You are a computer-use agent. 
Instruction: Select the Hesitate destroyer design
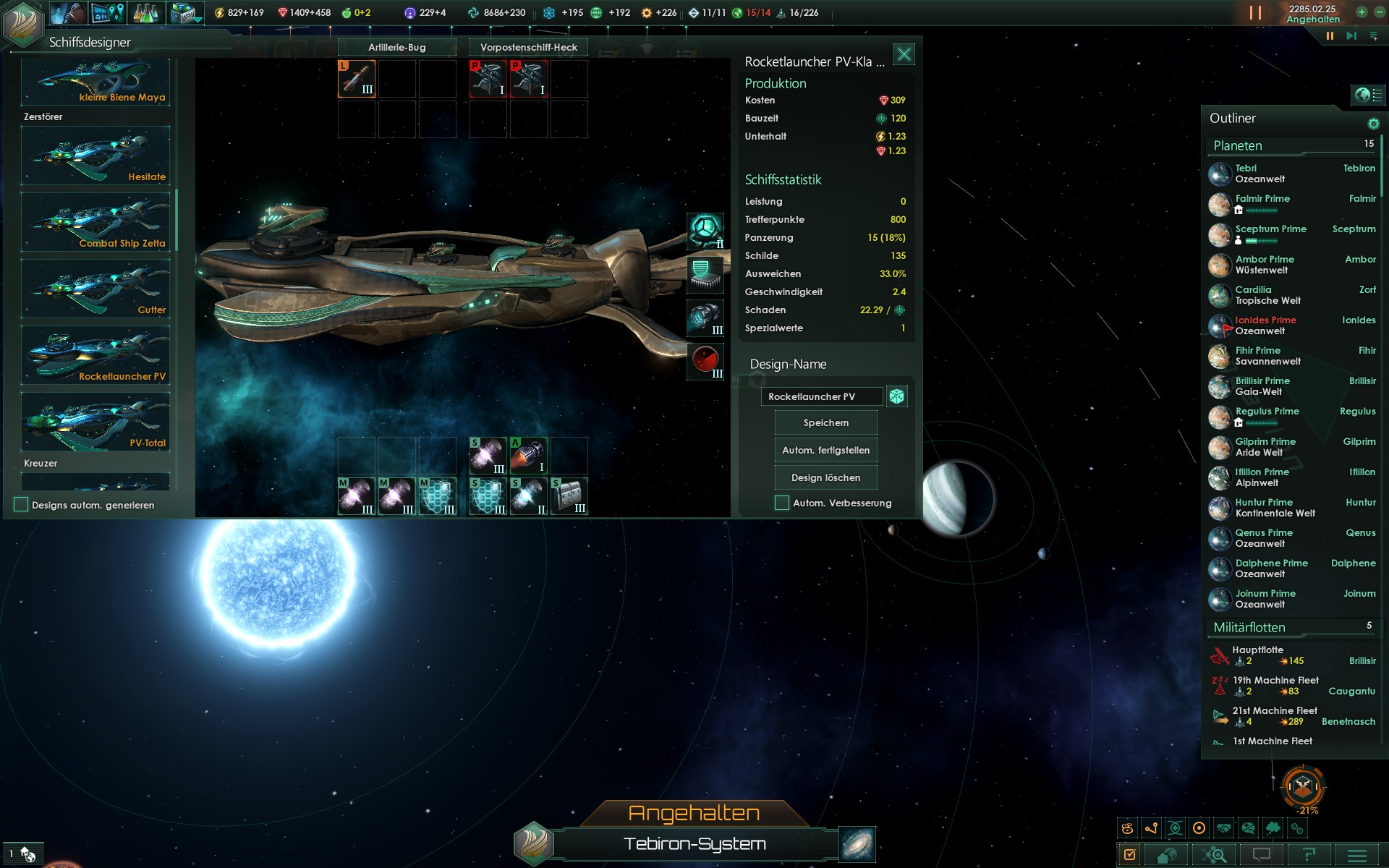pyautogui.click(x=95, y=156)
